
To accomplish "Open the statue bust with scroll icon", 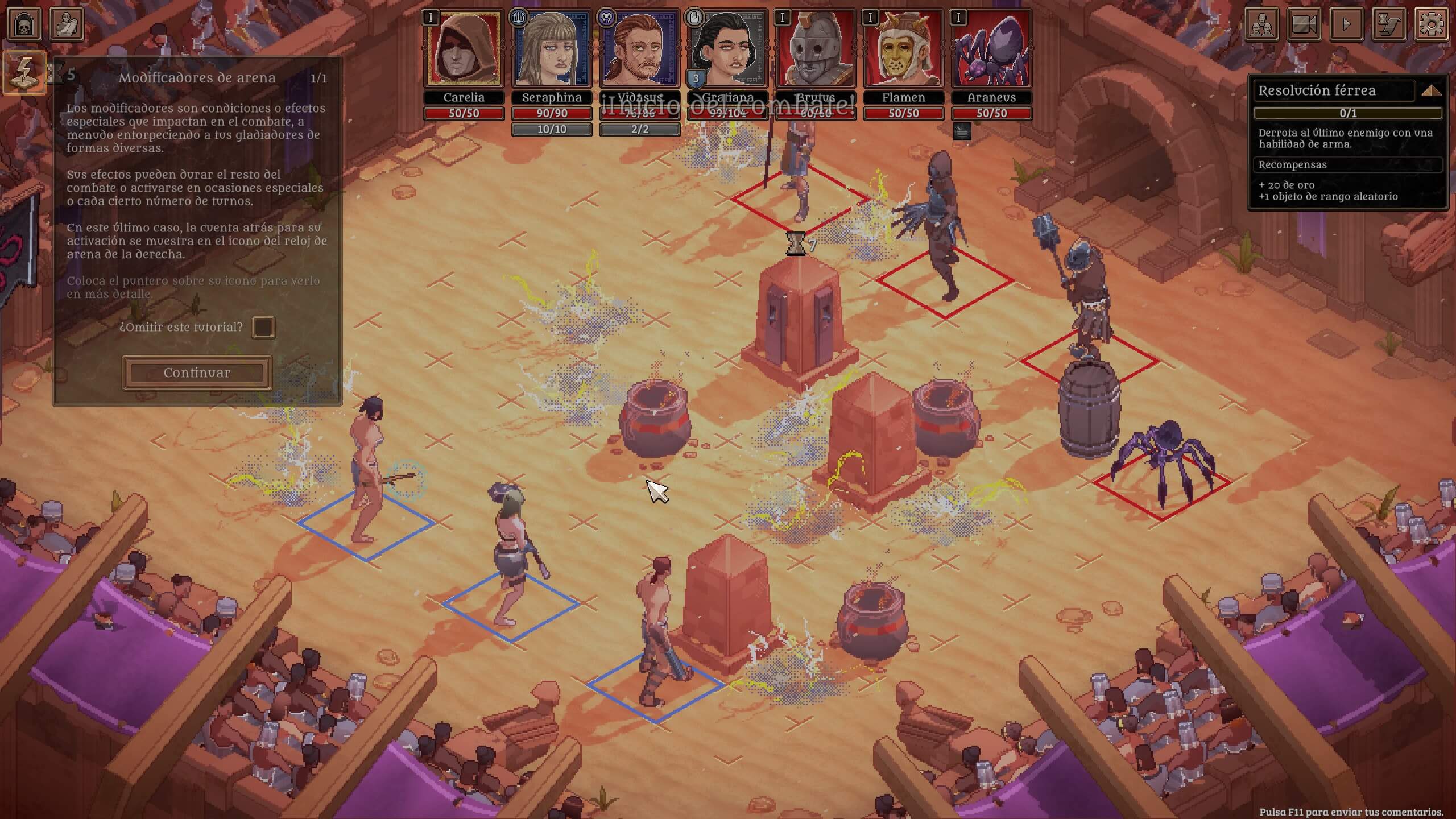I will 67,24.
